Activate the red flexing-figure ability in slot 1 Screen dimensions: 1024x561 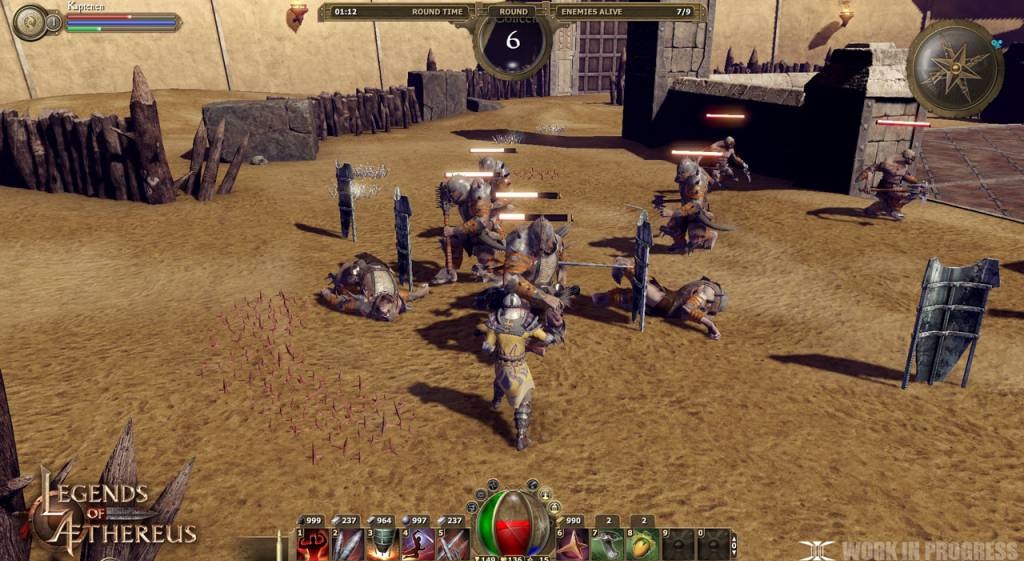click(x=313, y=544)
